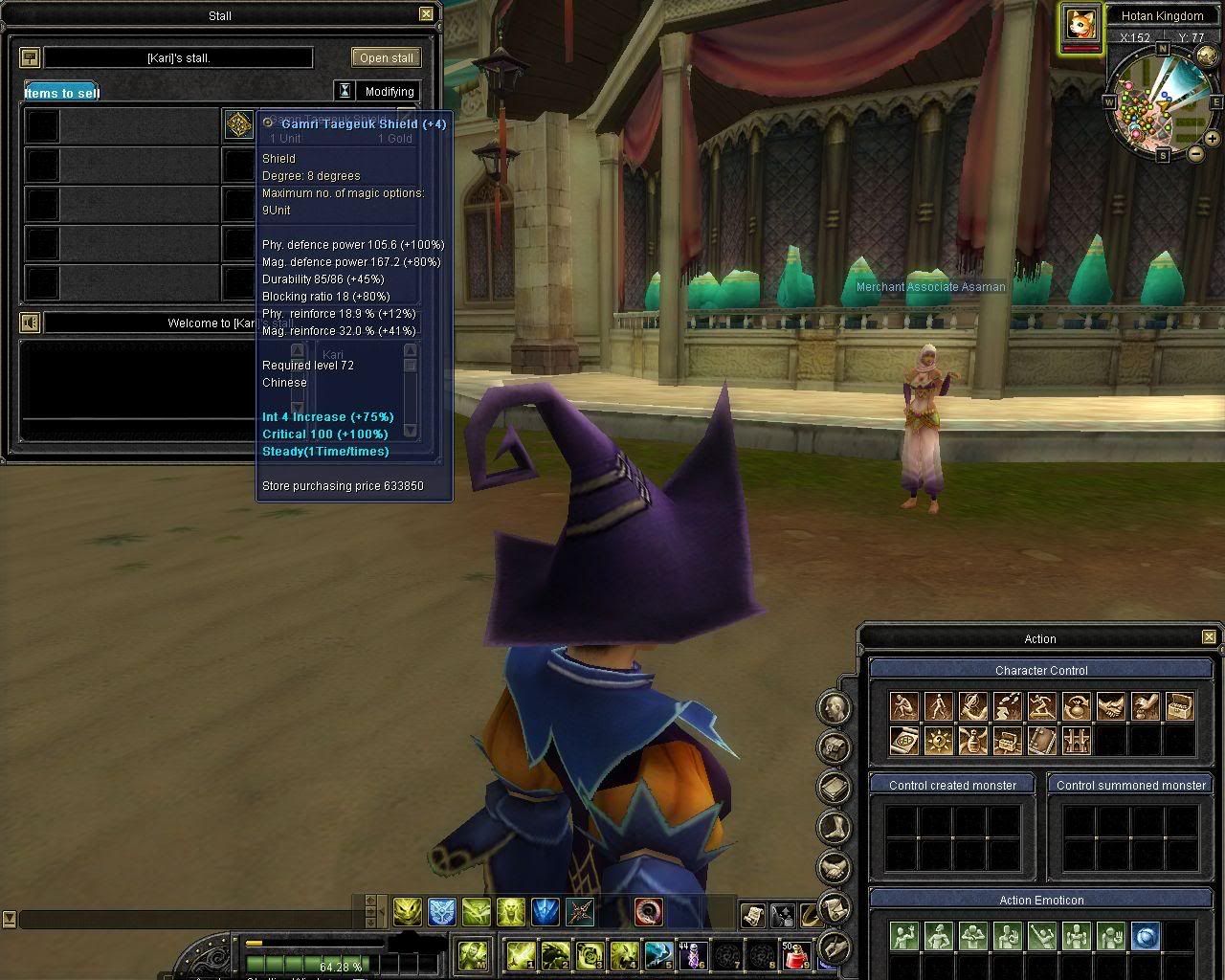This screenshot has height=980, width=1225.
Task: Perform the waving emoticon action
Action: tap(904, 935)
